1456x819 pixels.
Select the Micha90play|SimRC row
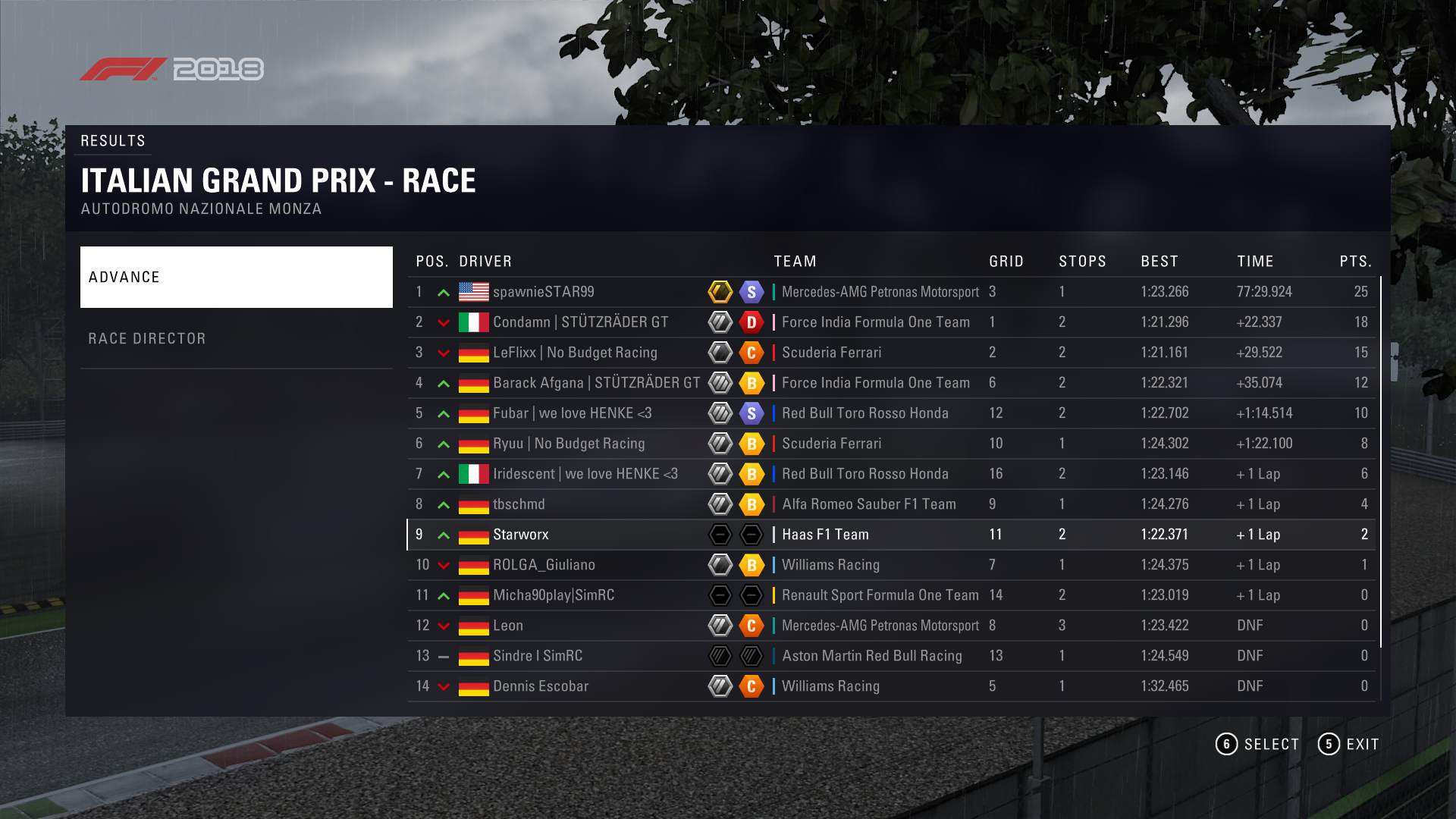click(x=891, y=595)
